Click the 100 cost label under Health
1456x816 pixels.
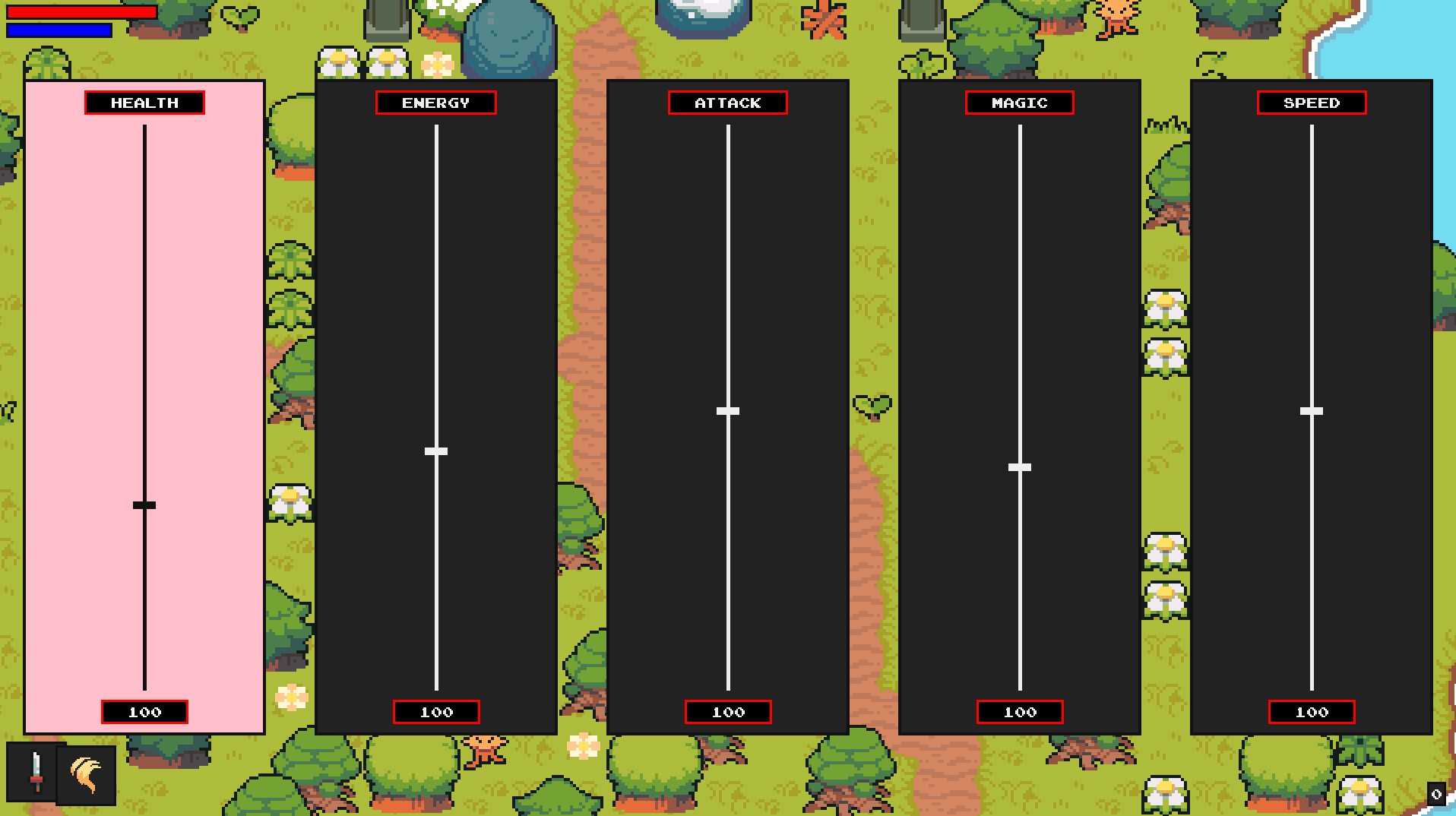pos(144,712)
